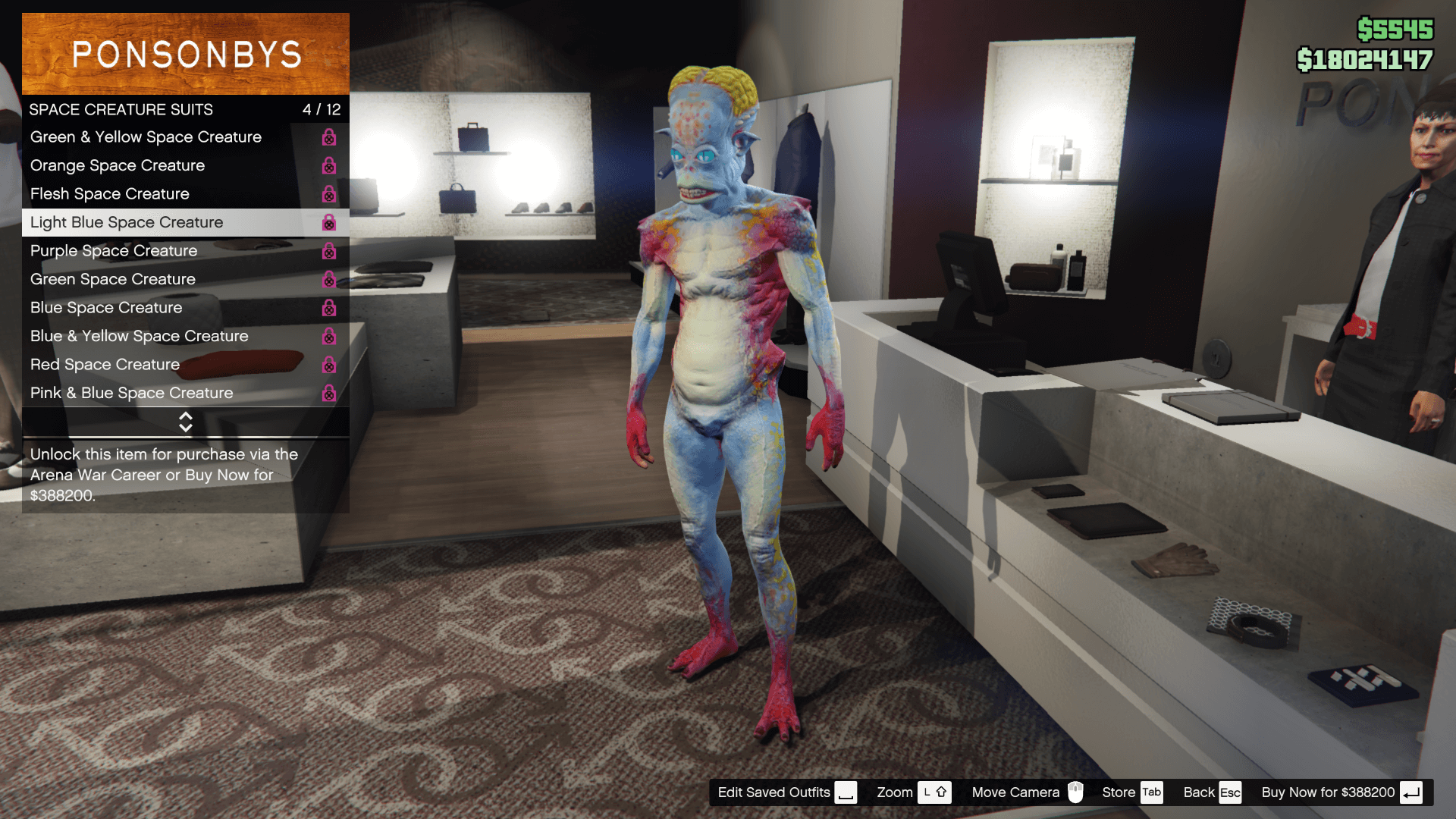Click the L shift key icon next to Zoom
1456x819 pixels.
[934, 792]
